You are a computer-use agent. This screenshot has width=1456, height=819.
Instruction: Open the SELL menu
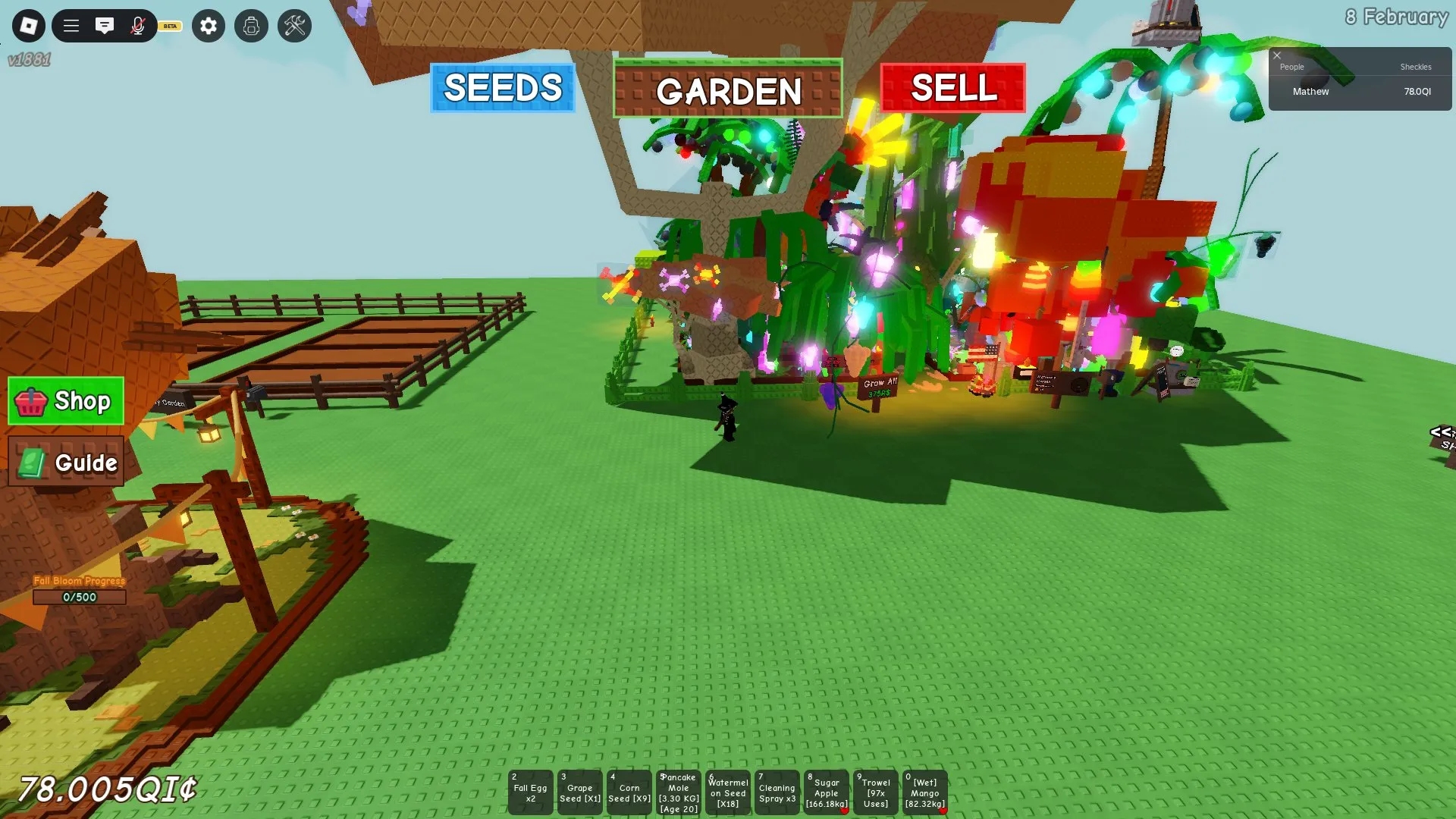pyautogui.click(x=953, y=89)
